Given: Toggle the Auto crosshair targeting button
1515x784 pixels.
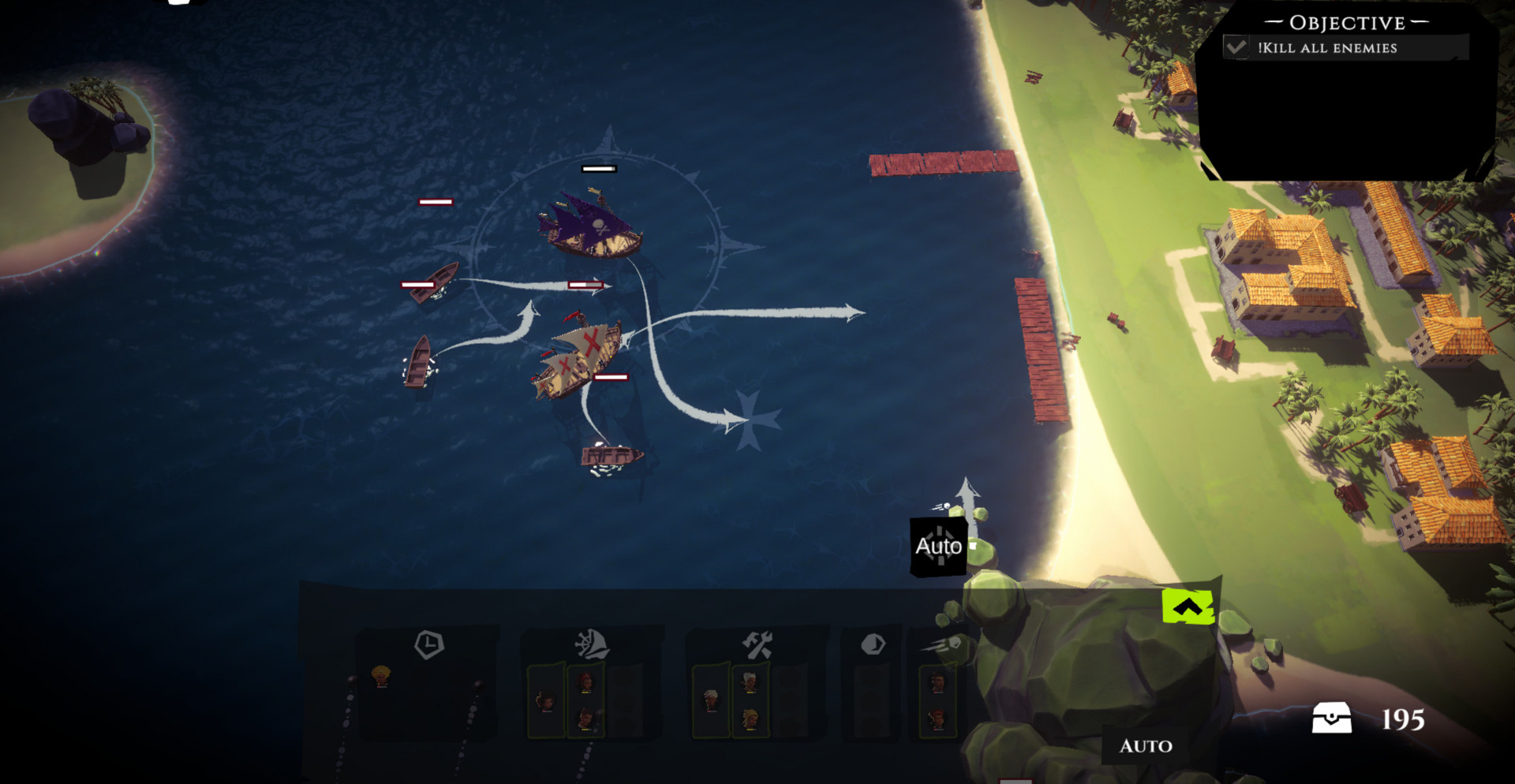Looking at the screenshot, I should (939, 546).
